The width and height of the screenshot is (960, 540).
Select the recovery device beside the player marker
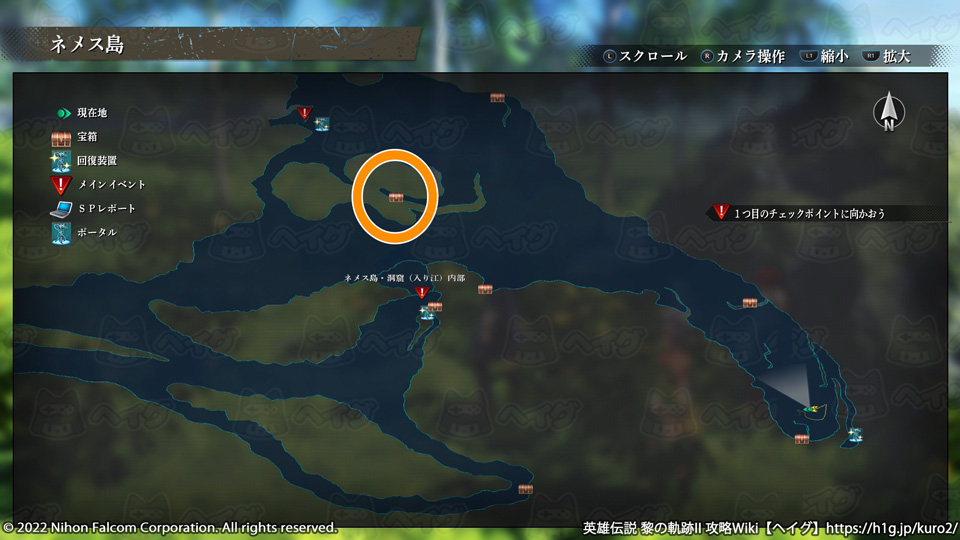point(855,434)
